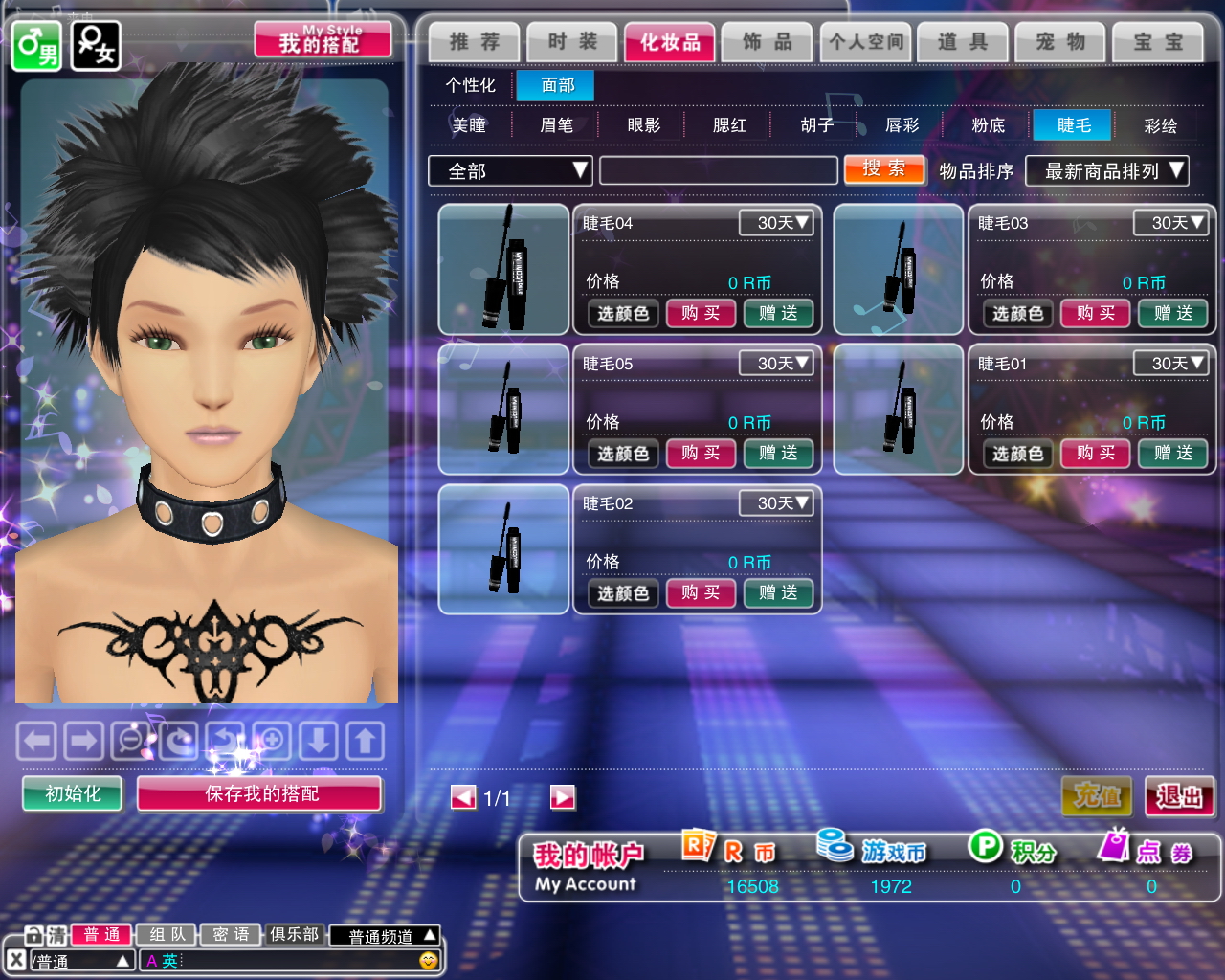Select the 睫毛02 mascara thumbnail
Screen dimensions: 1225x980
pos(503,548)
